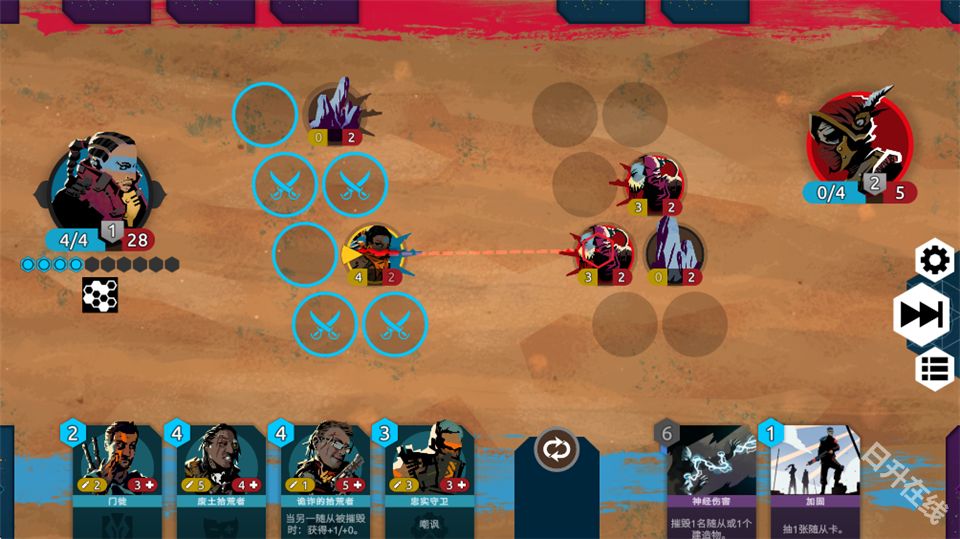Target the enemy hero portrait with 5 health
The image size is (960, 539).
click(x=860, y=140)
